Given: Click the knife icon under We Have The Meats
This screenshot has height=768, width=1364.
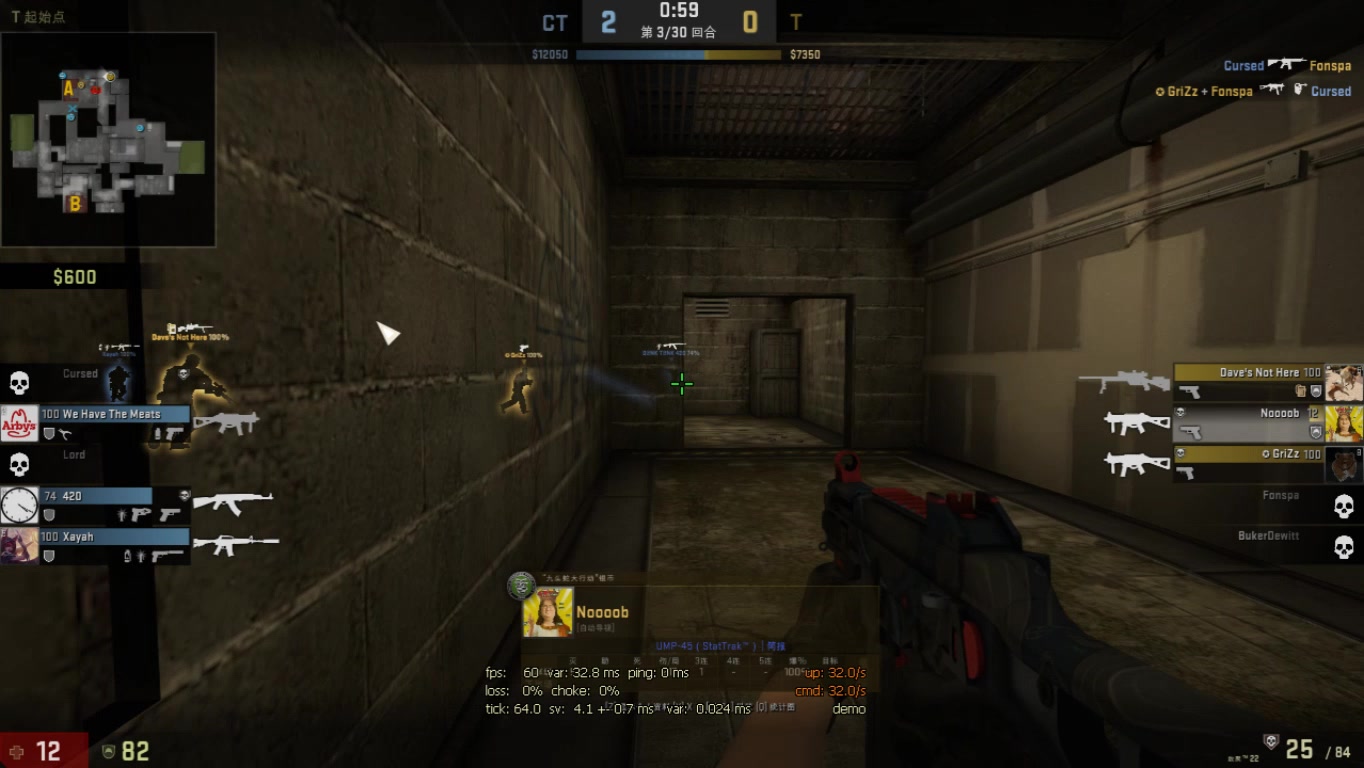Looking at the screenshot, I should (65, 432).
